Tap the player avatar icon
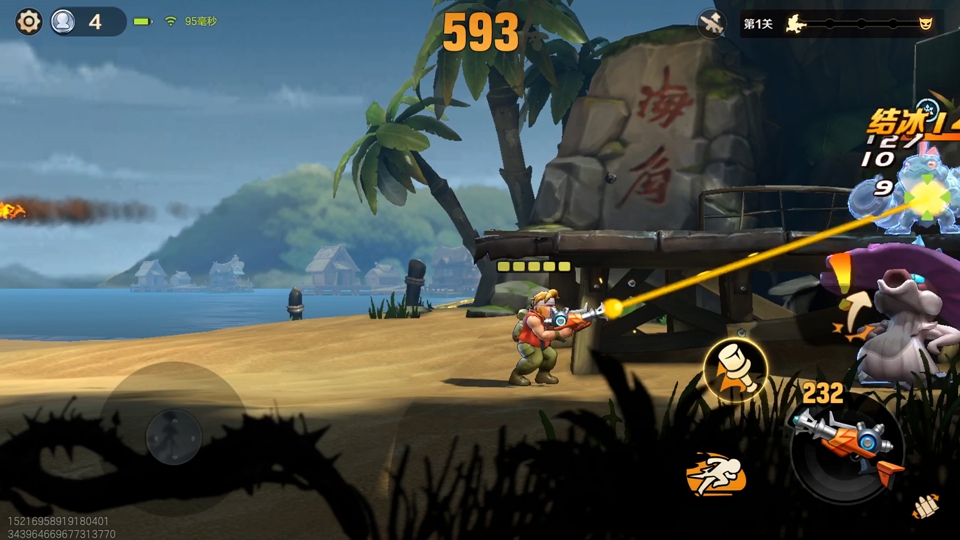 coord(63,21)
